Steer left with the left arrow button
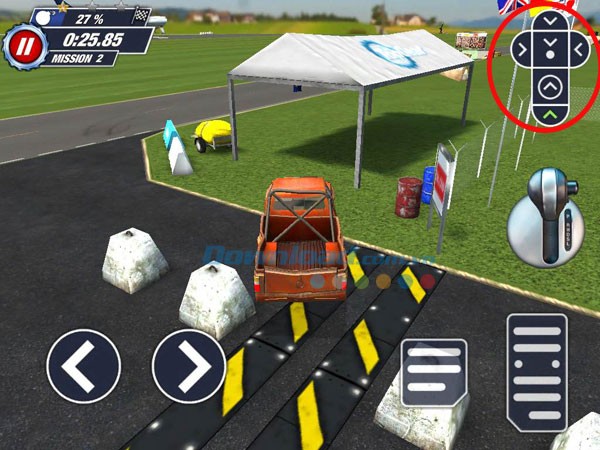 pyautogui.click(x=83, y=367)
